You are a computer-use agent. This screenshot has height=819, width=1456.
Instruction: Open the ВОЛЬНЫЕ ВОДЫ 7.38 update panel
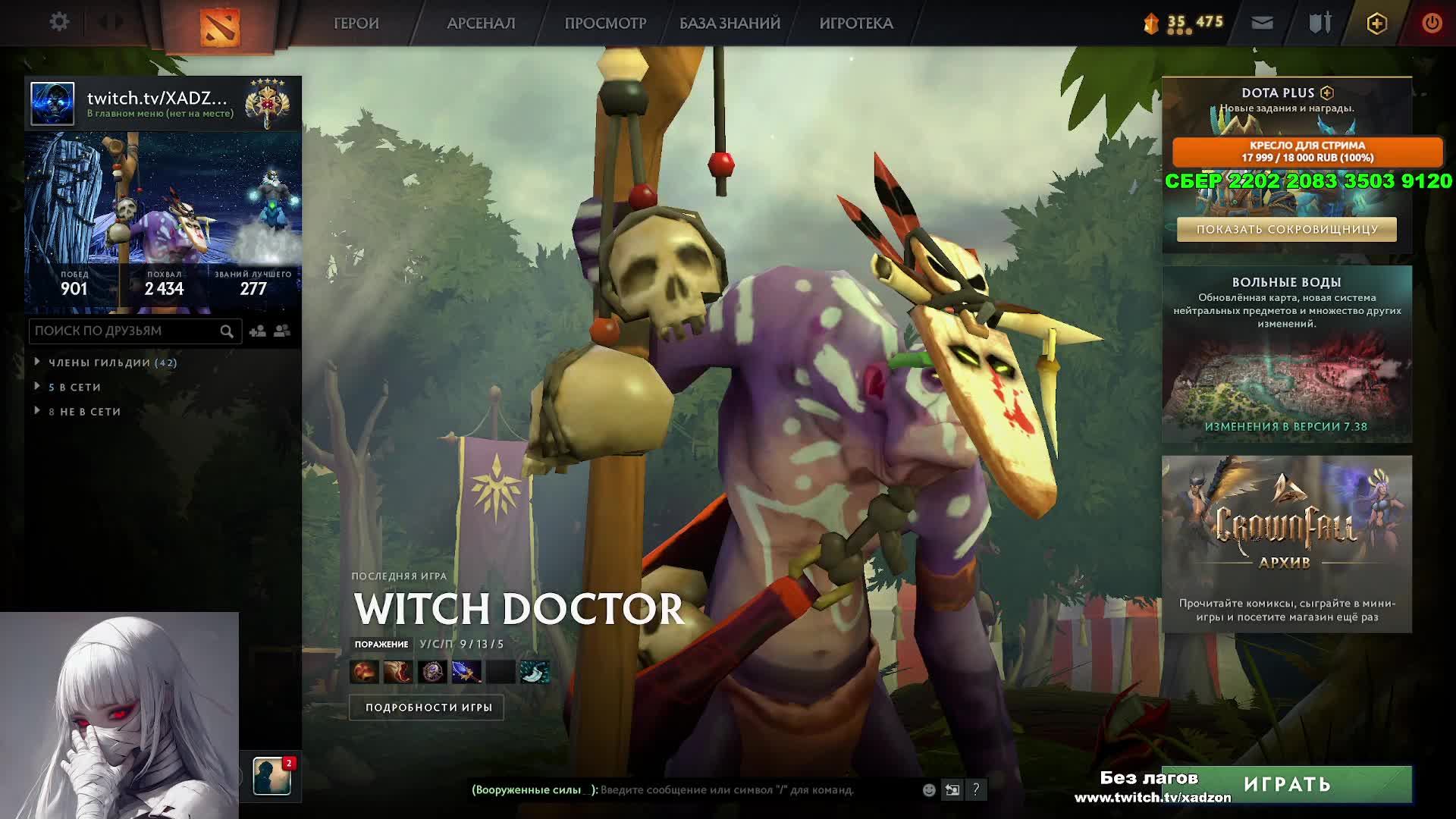click(x=1287, y=355)
